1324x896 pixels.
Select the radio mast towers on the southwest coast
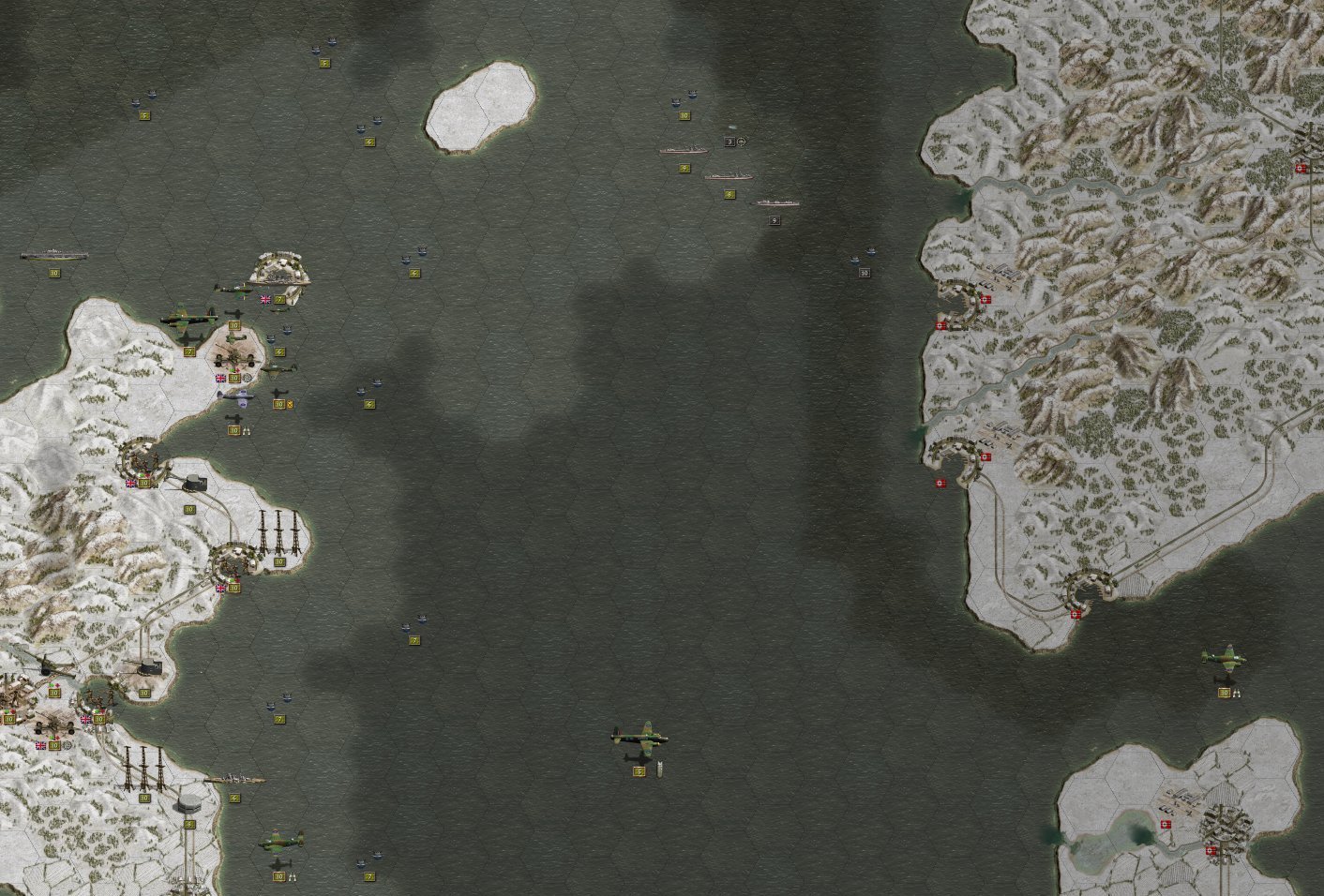tap(143, 769)
